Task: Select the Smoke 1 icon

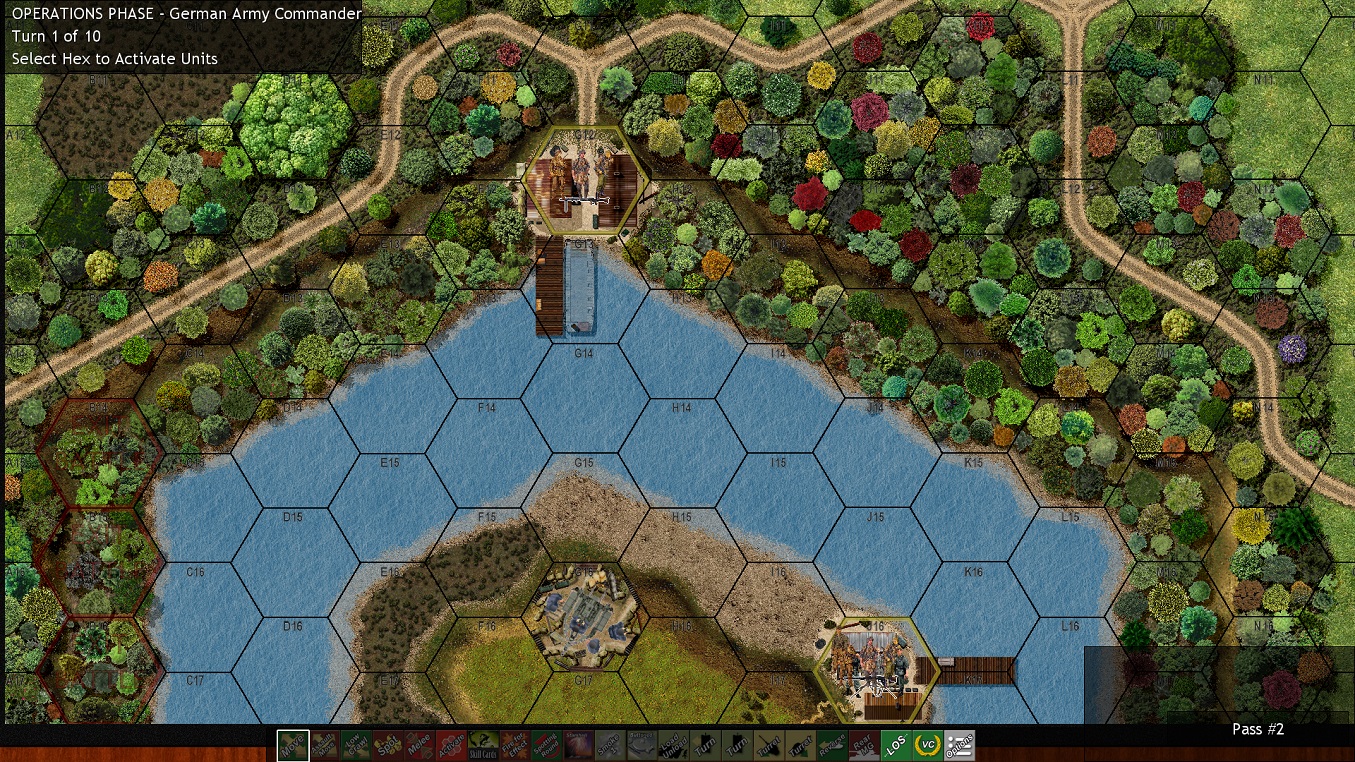Action: pyautogui.click(x=608, y=745)
